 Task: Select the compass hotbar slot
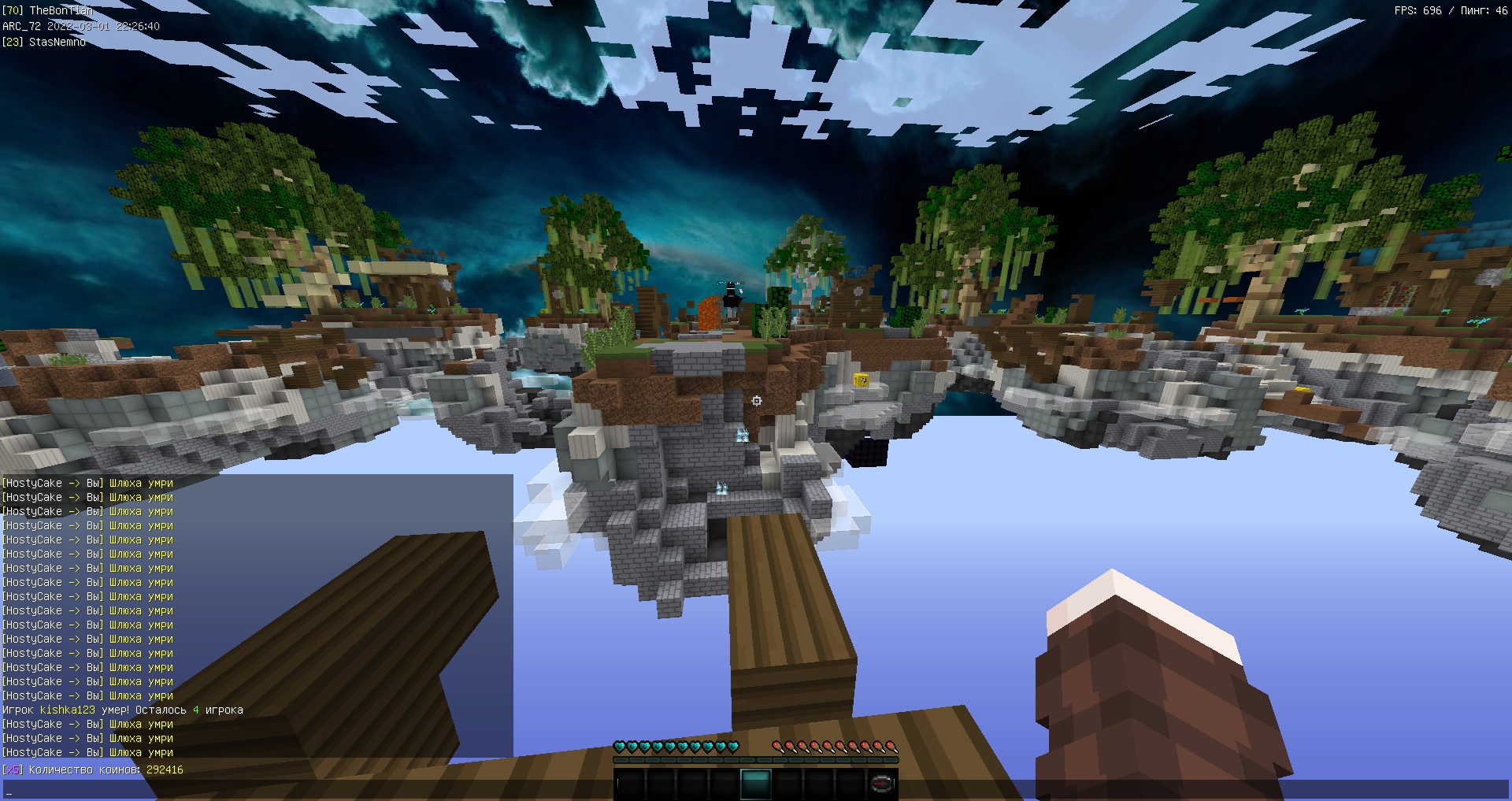coord(882,784)
